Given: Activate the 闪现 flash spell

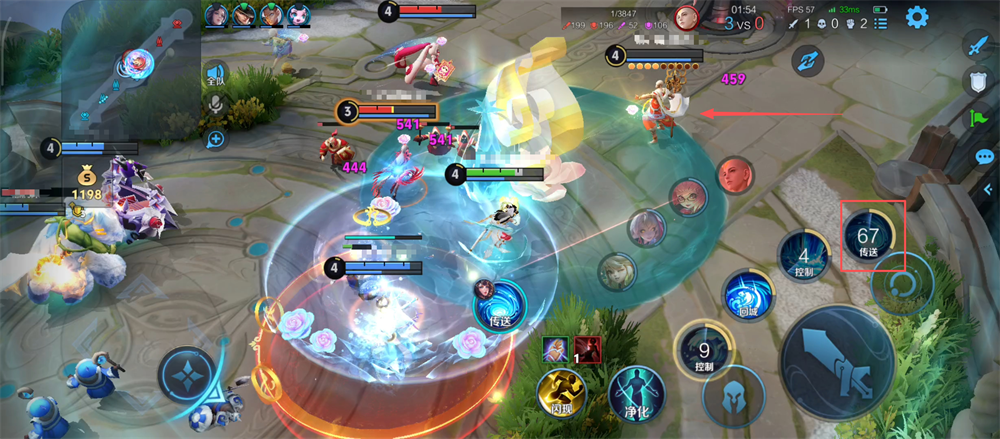Looking at the screenshot, I should tap(561, 391).
